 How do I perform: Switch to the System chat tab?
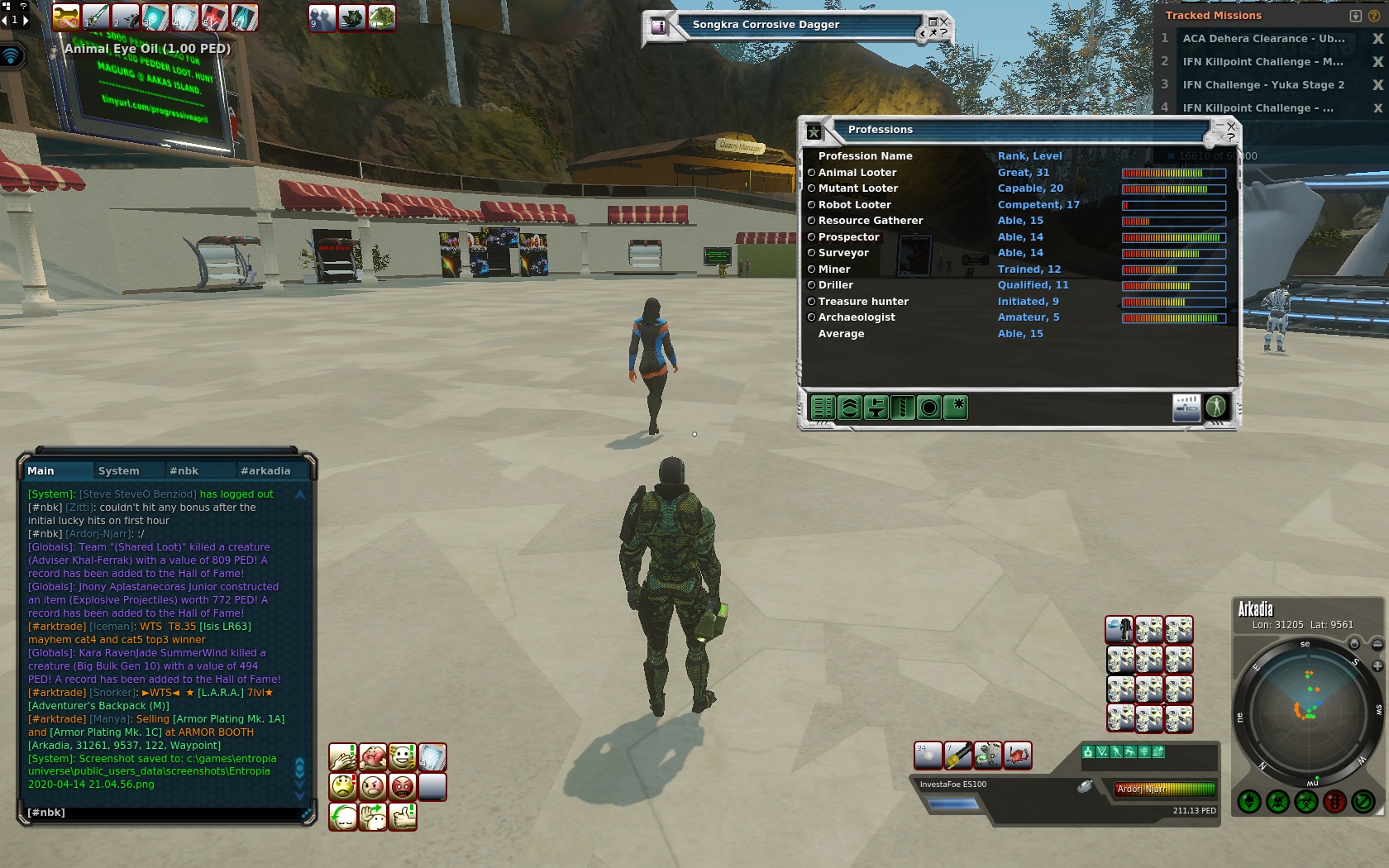118,471
